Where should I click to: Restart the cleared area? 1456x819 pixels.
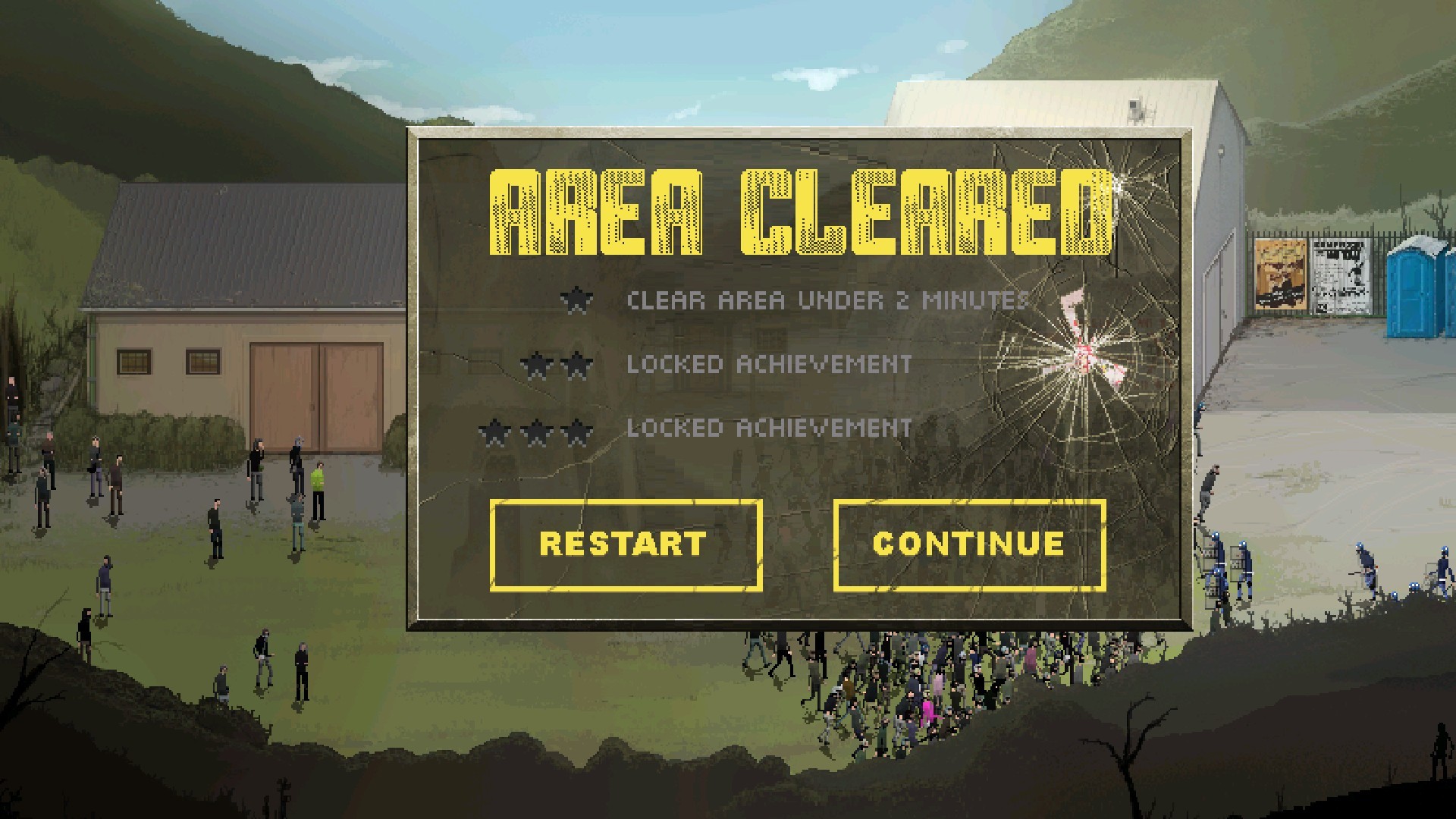[626, 544]
